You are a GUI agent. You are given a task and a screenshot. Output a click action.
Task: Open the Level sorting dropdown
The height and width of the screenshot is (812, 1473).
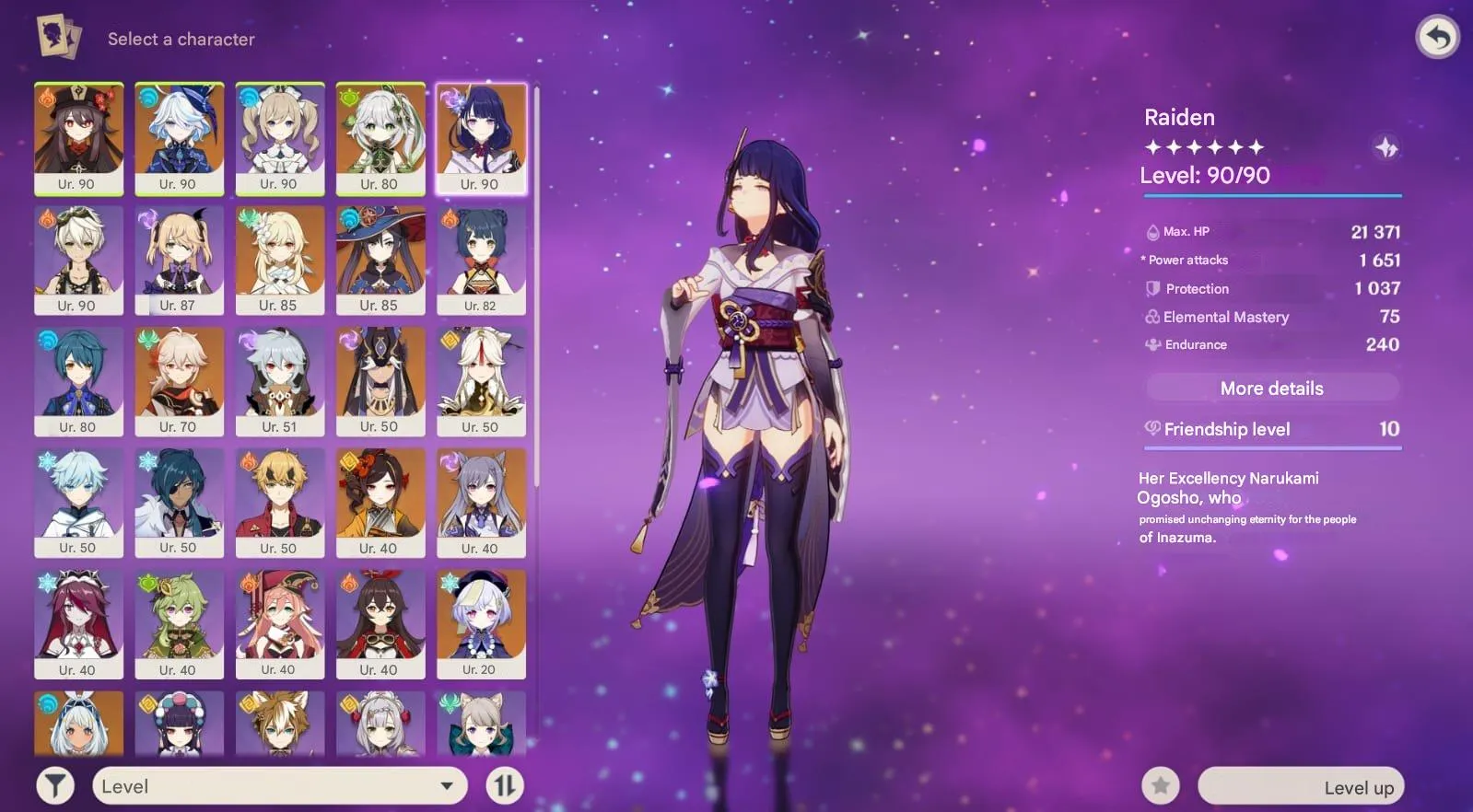(x=279, y=785)
